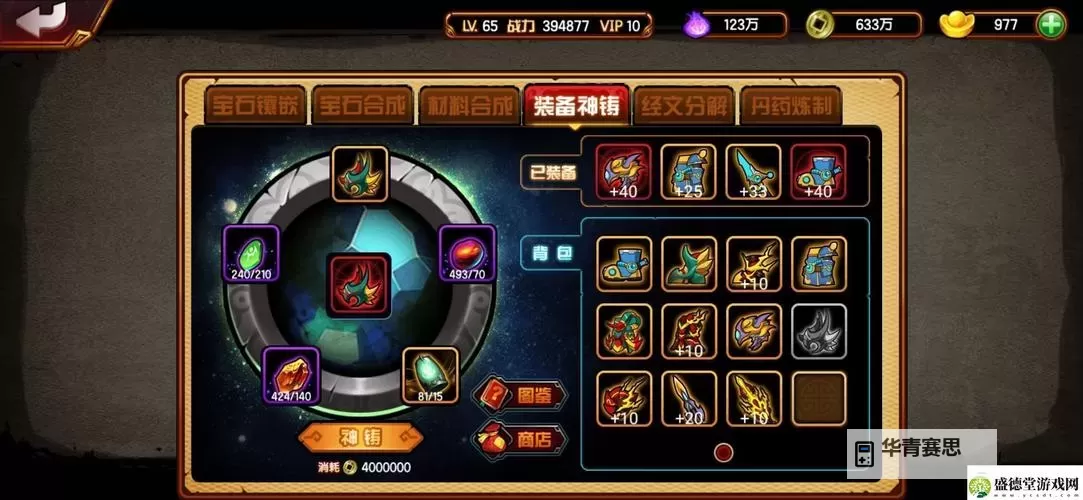Open the 图鉴 codex
The height and width of the screenshot is (500, 1083).
point(520,394)
